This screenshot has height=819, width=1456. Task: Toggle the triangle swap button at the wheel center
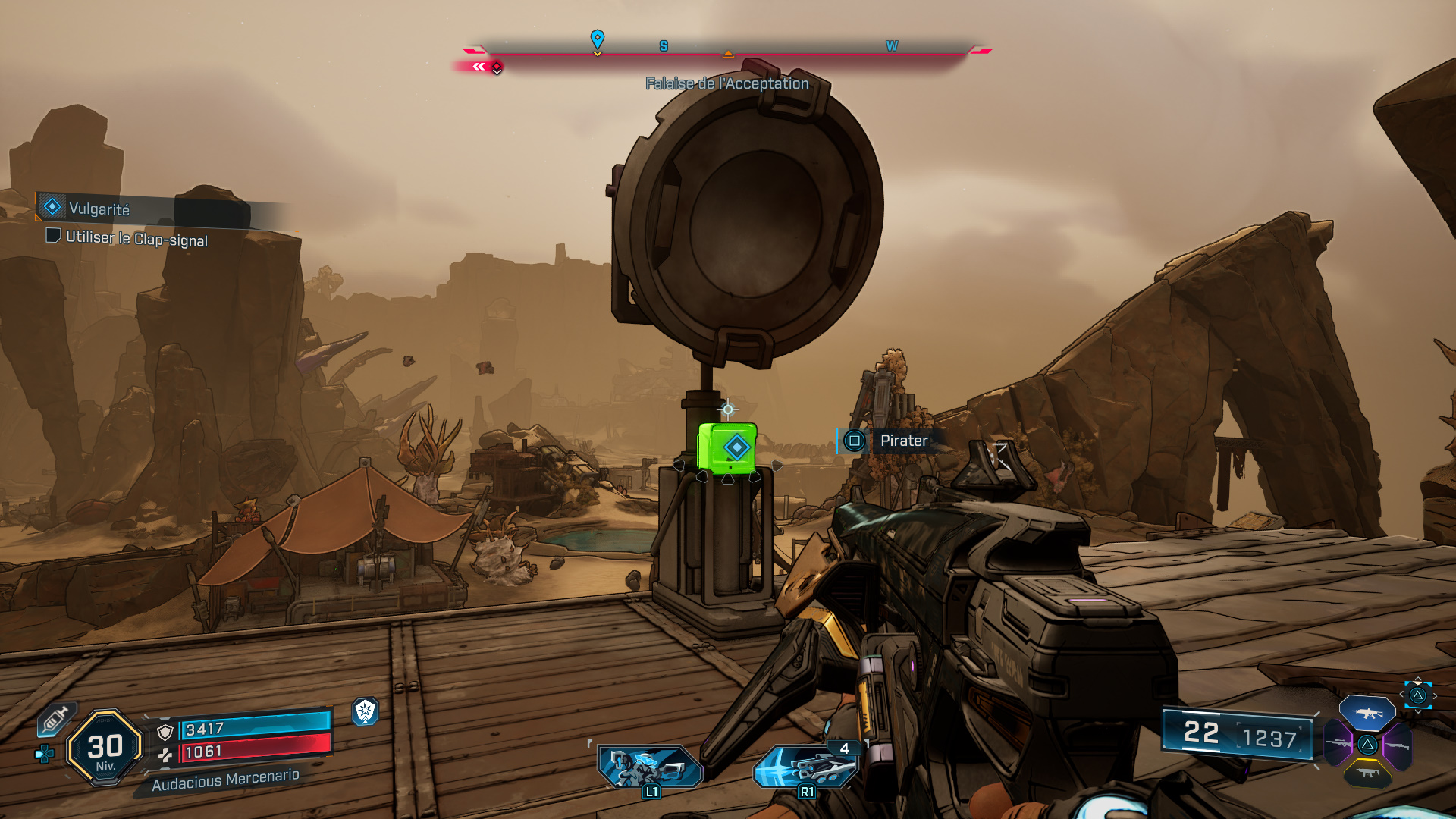tap(1368, 745)
